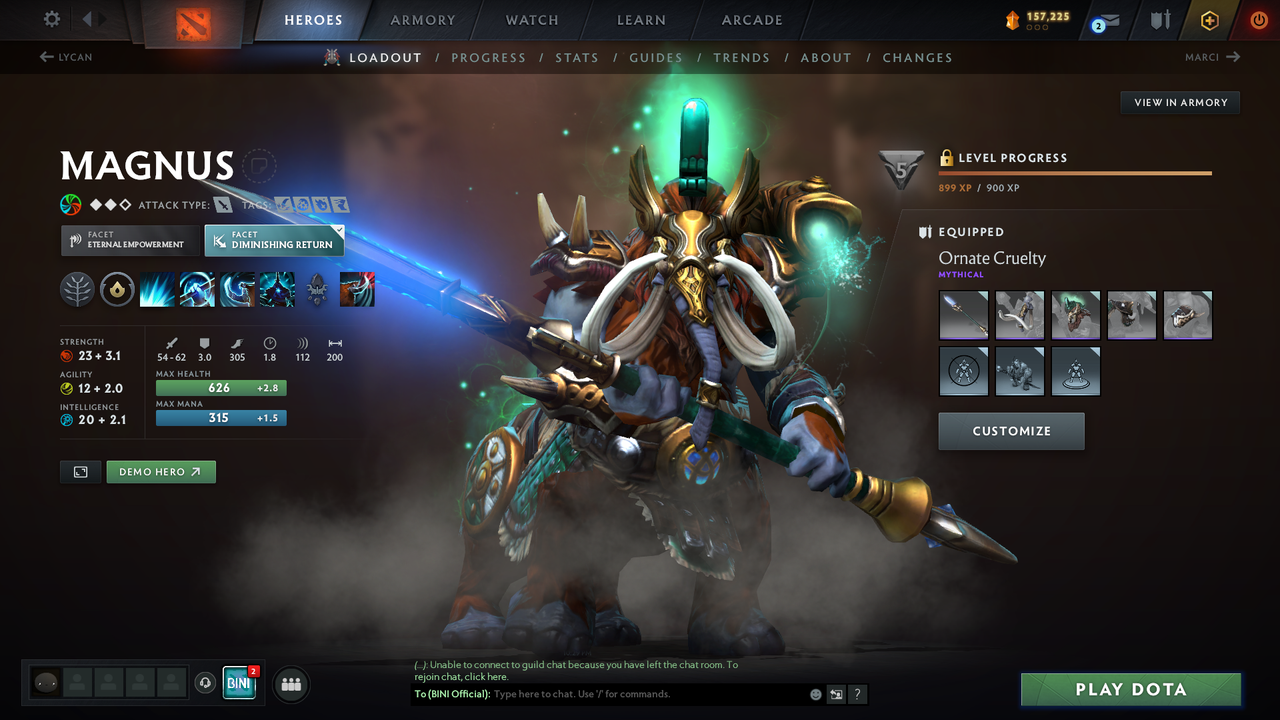The image size is (1280, 720).
Task: Select the Diminishing Return facet
Action: pos(274,240)
